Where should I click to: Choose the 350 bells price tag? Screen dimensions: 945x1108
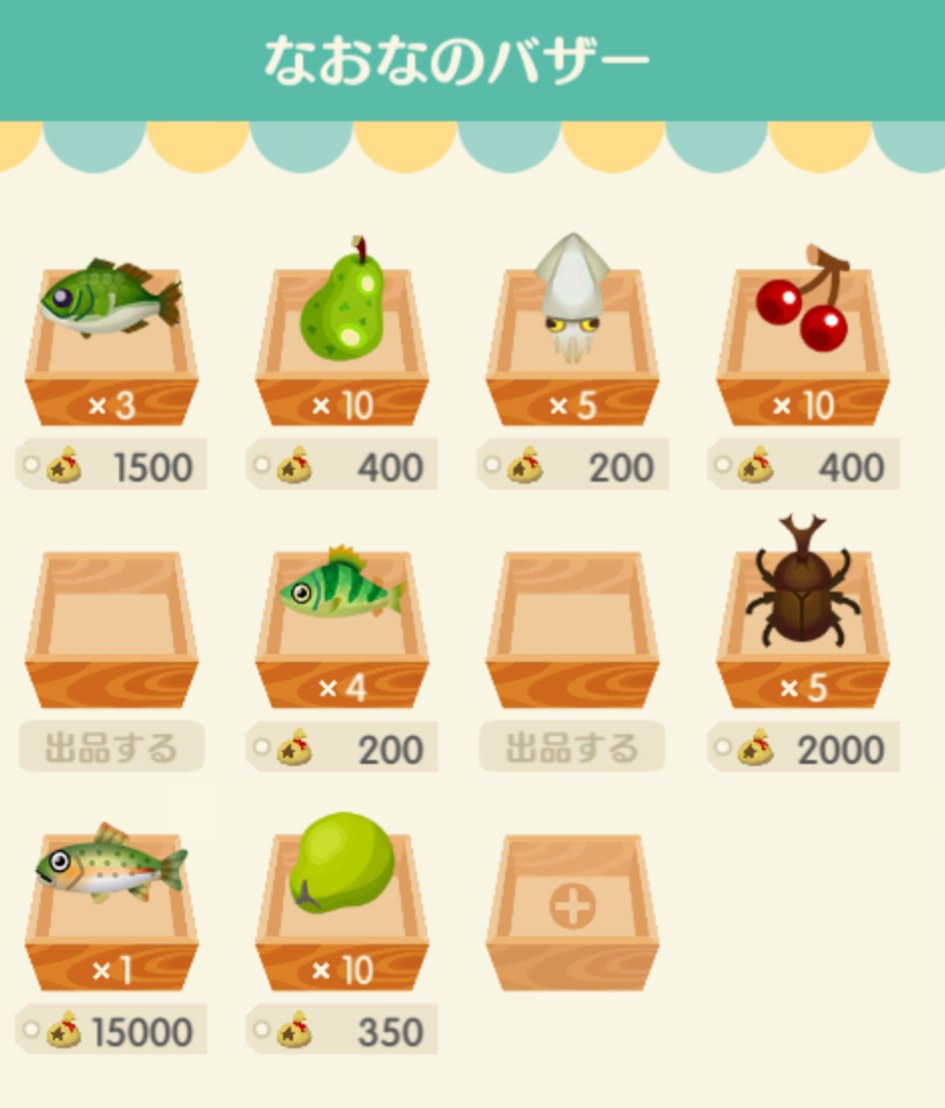tap(342, 1031)
